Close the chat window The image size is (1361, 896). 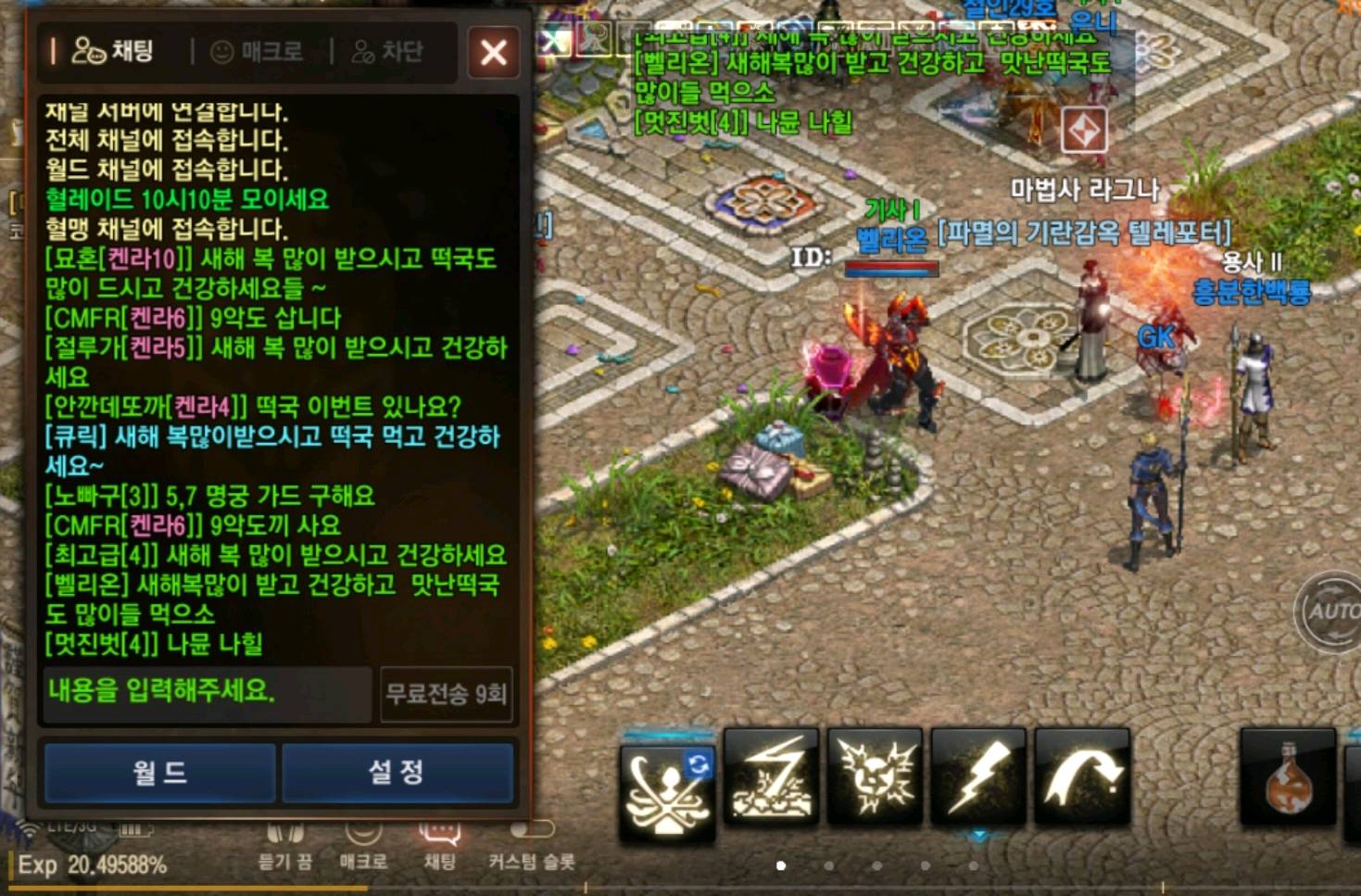coord(493,52)
